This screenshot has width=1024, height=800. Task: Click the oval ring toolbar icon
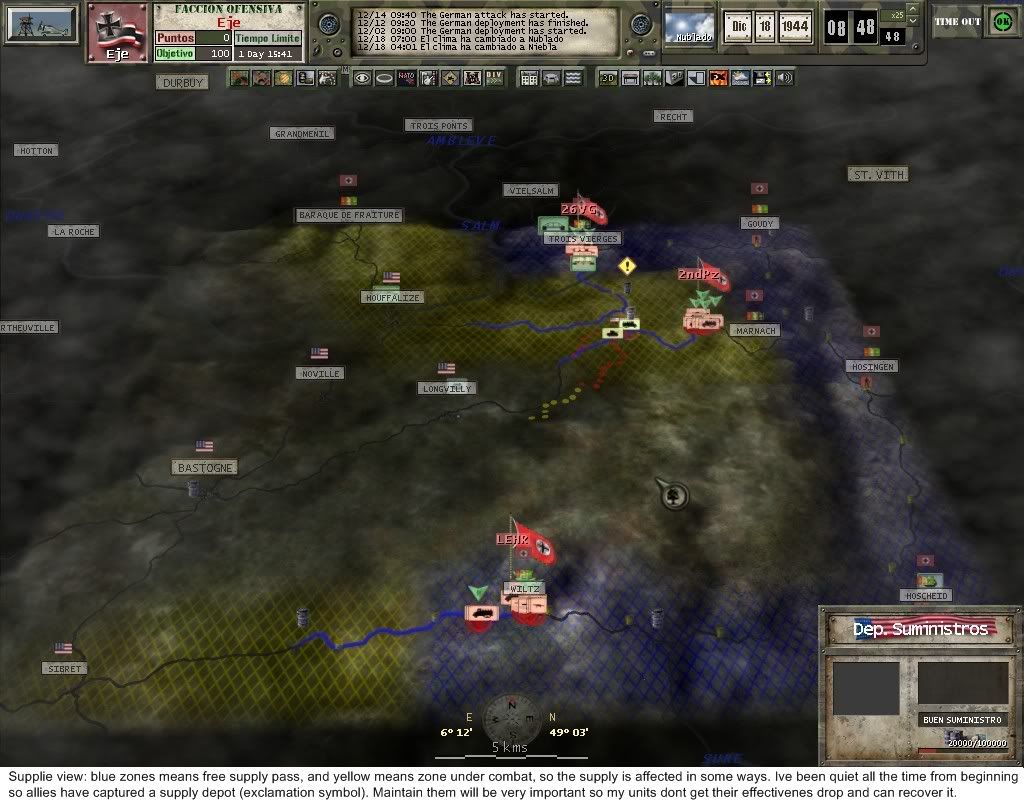[383, 78]
